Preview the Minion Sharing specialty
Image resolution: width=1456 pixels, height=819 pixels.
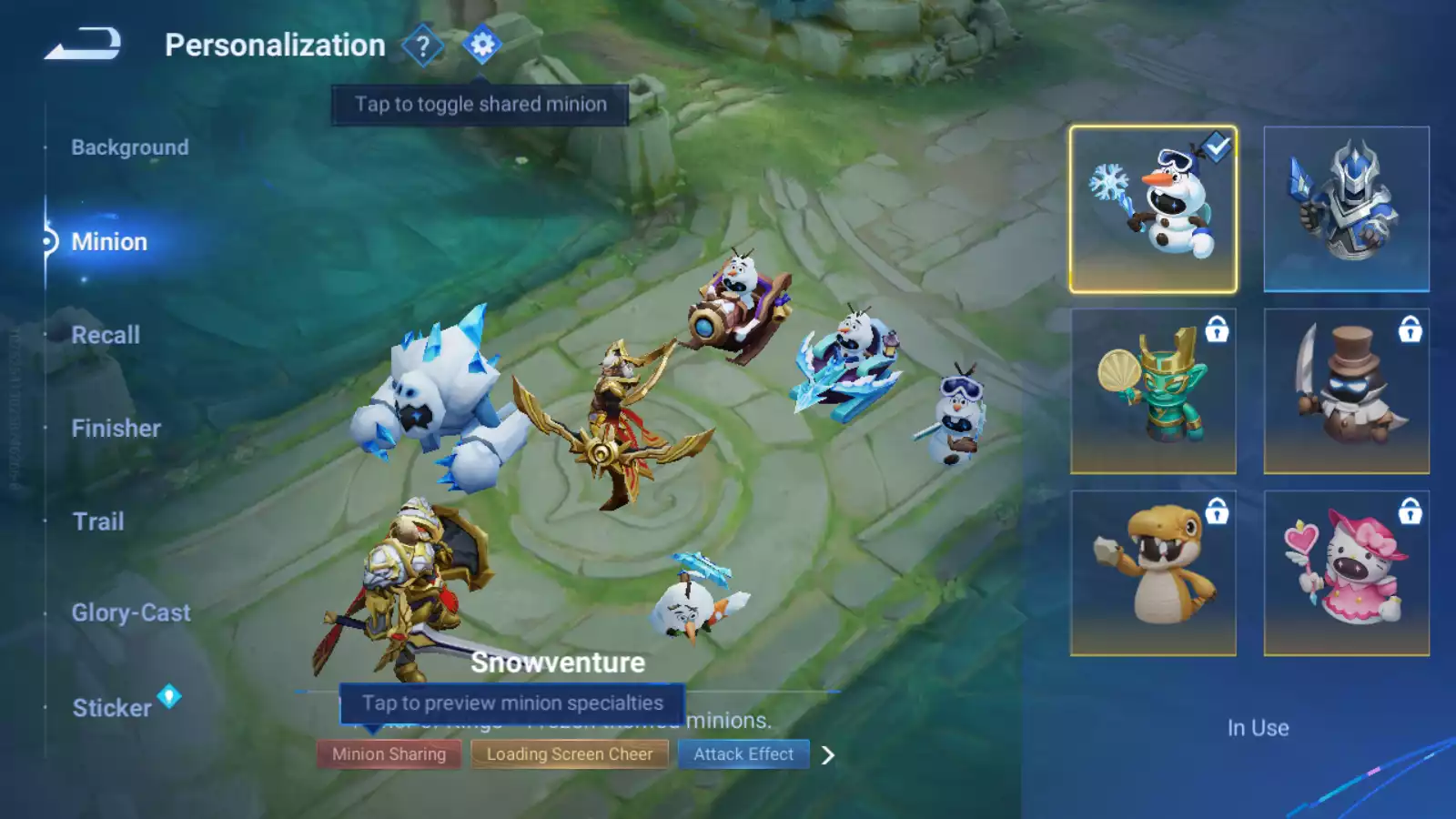point(389,754)
